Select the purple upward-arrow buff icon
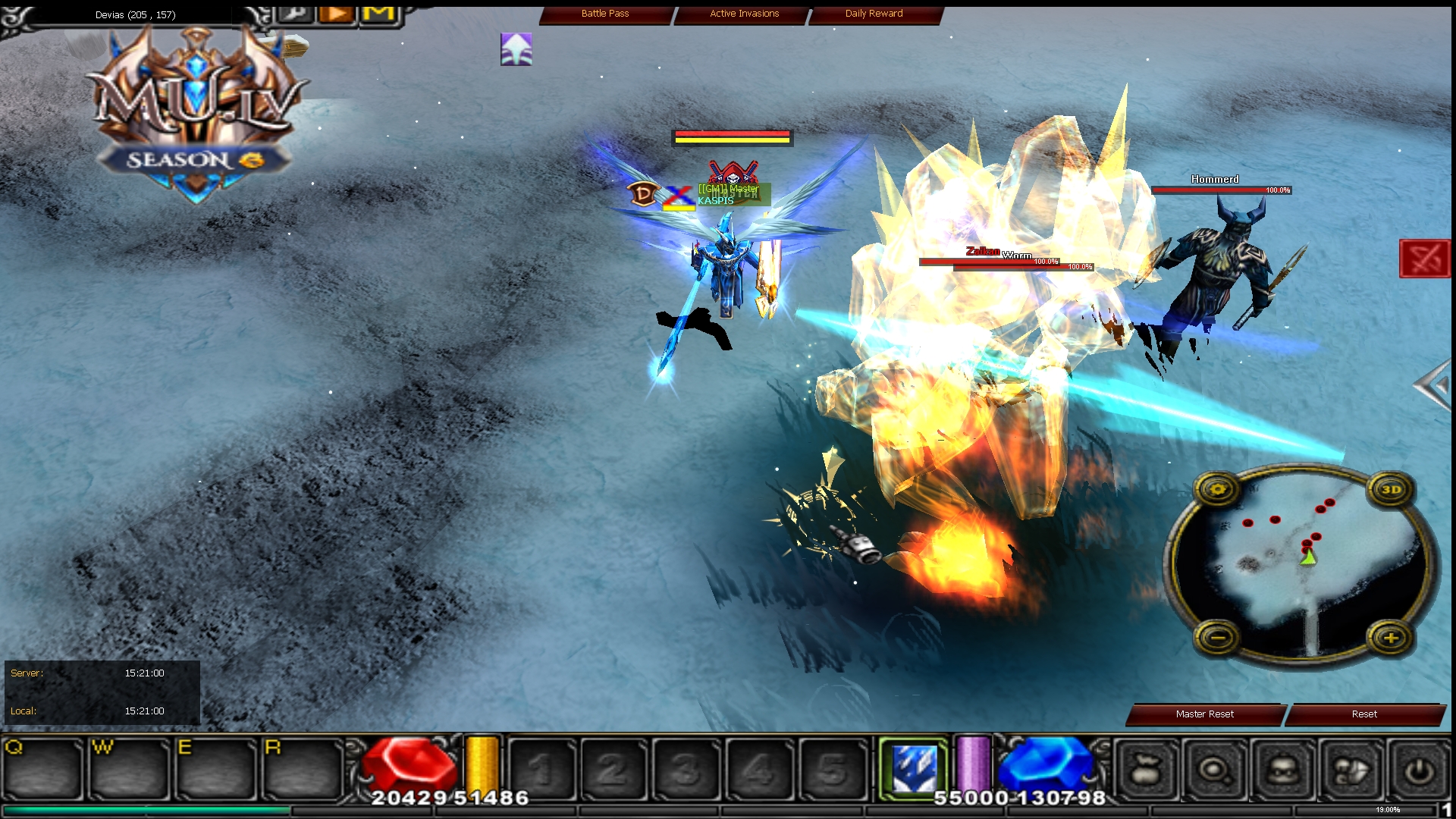This screenshot has height=819, width=1456. pyautogui.click(x=516, y=49)
